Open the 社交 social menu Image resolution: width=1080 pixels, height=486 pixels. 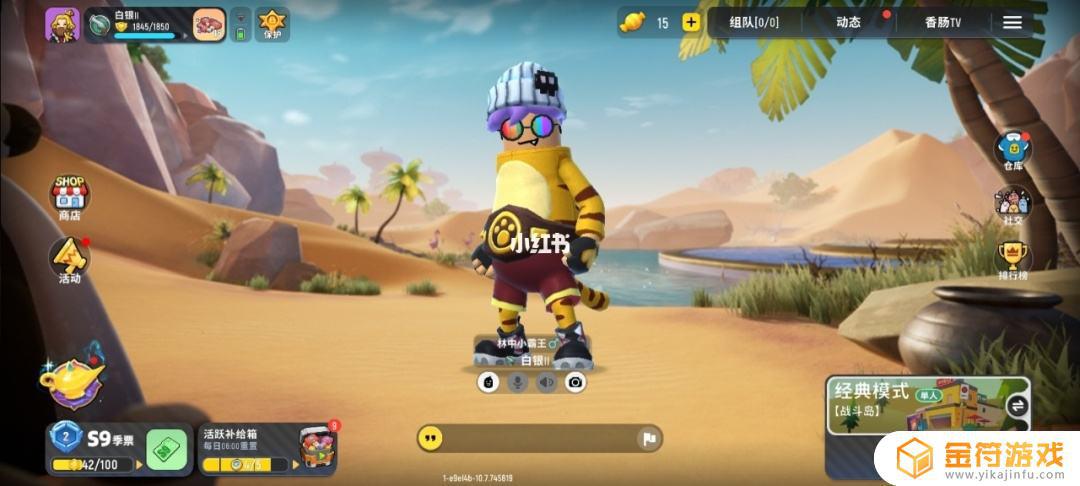[x=1013, y=206]
